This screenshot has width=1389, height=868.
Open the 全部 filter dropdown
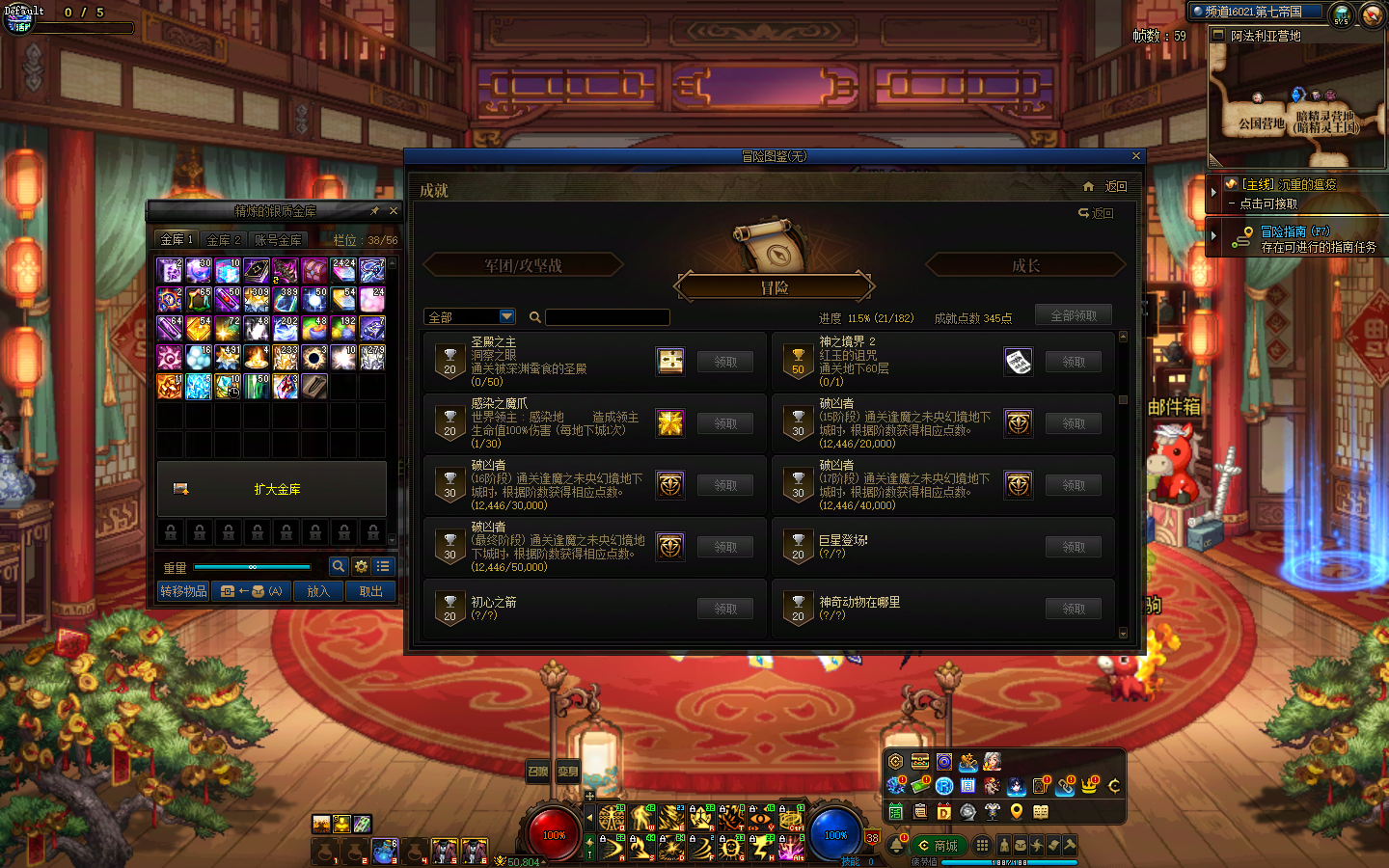pyautogui.click(x=507, y=316)
